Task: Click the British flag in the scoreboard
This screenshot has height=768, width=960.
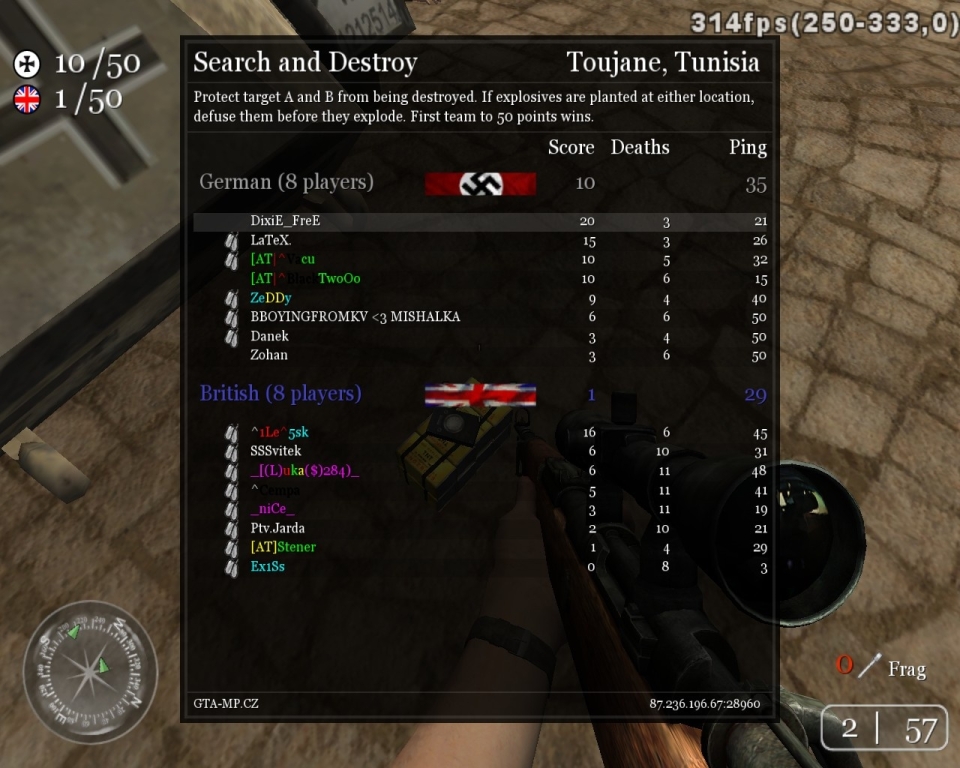Action: (480, 395)
